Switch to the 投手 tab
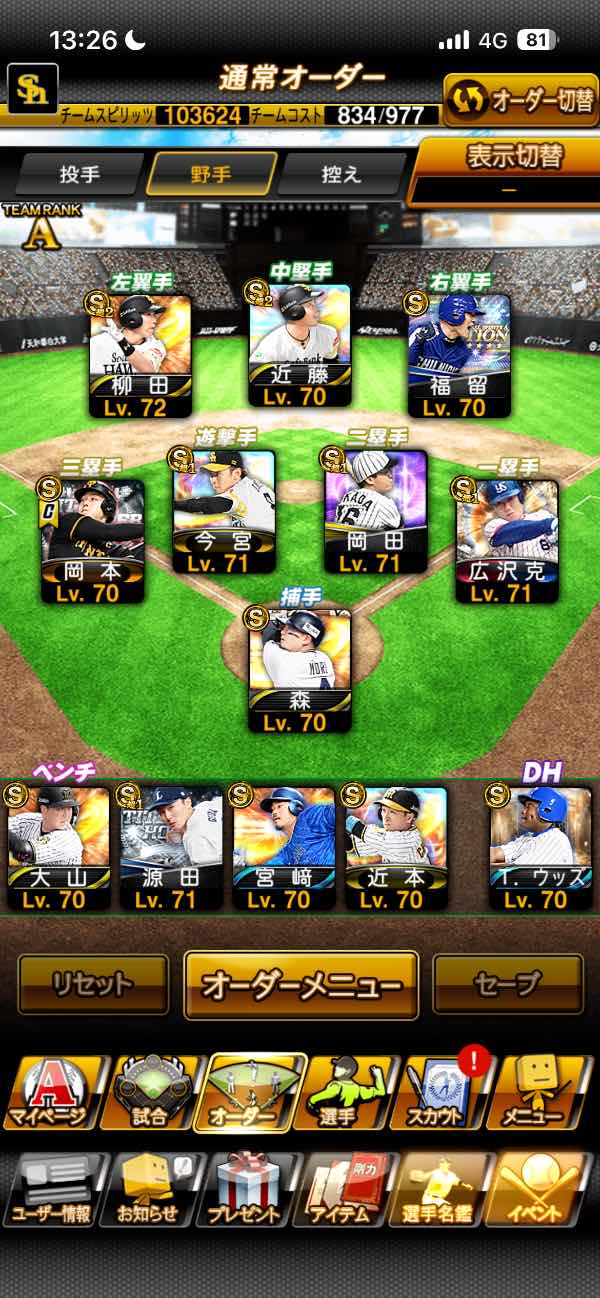The height and width of the screenshot is (1298, 600). 80,174
